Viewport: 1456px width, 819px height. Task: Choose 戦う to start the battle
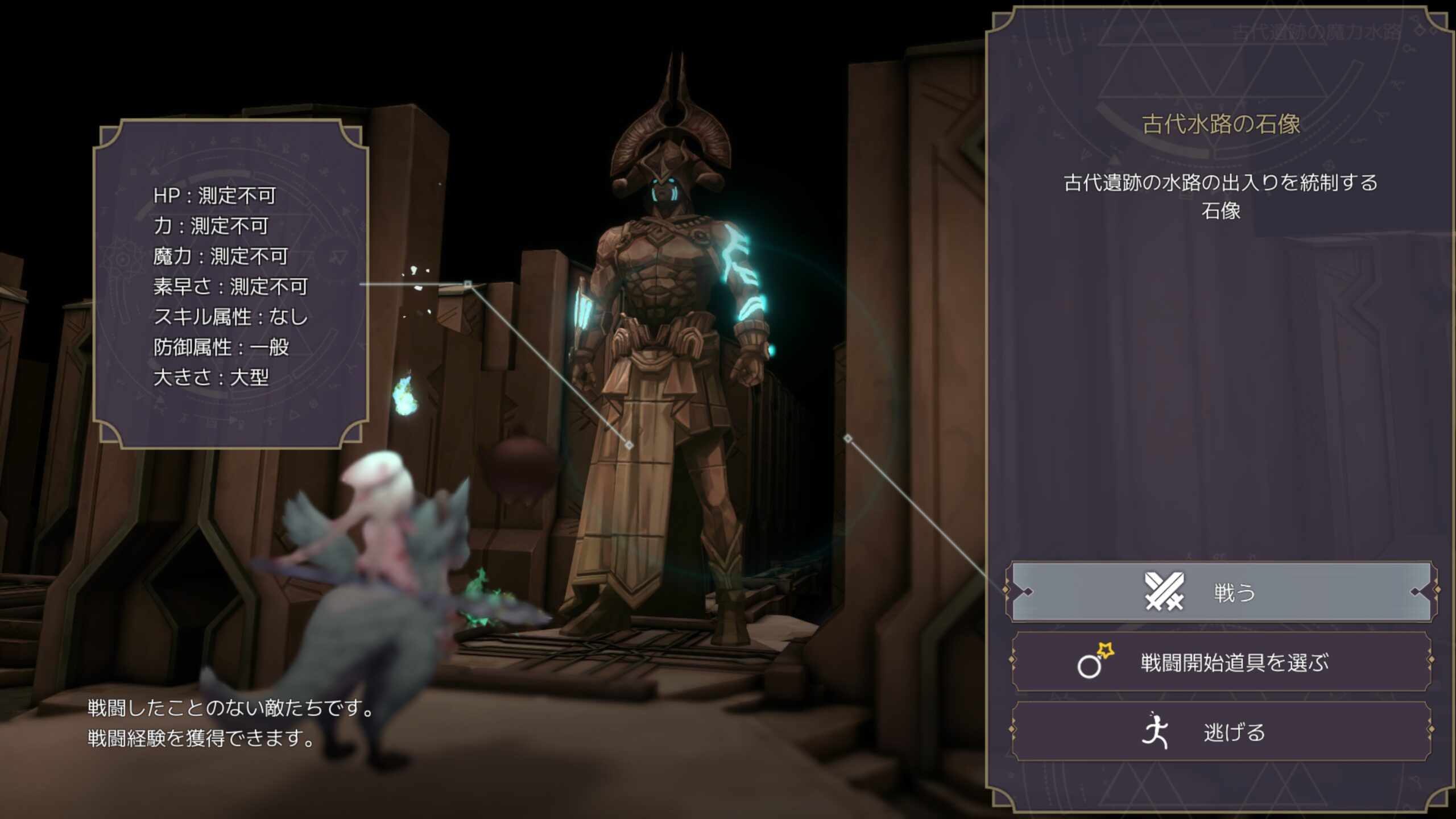(x=1221, y=592)
